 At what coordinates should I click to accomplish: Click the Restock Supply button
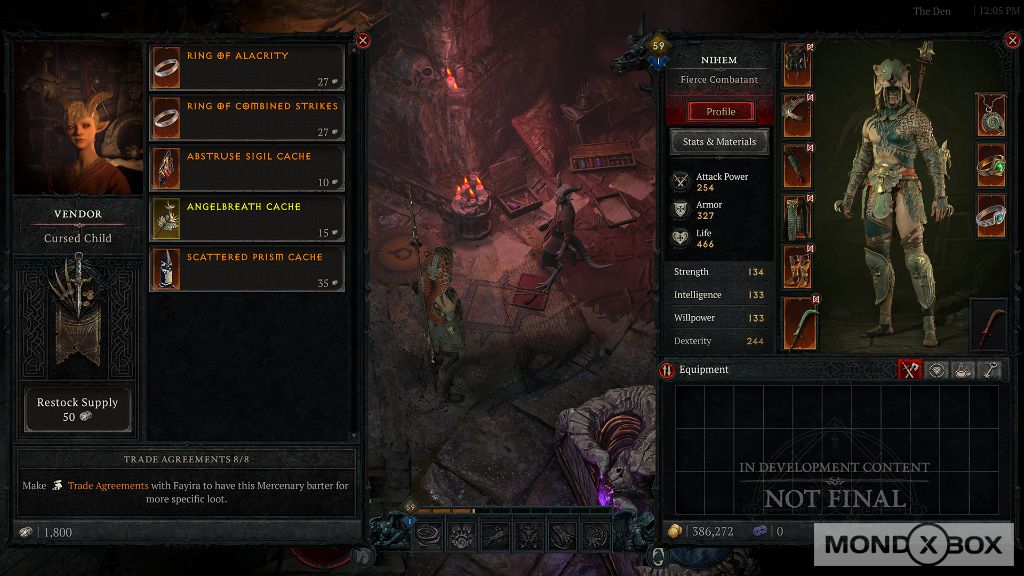(77, 409)
